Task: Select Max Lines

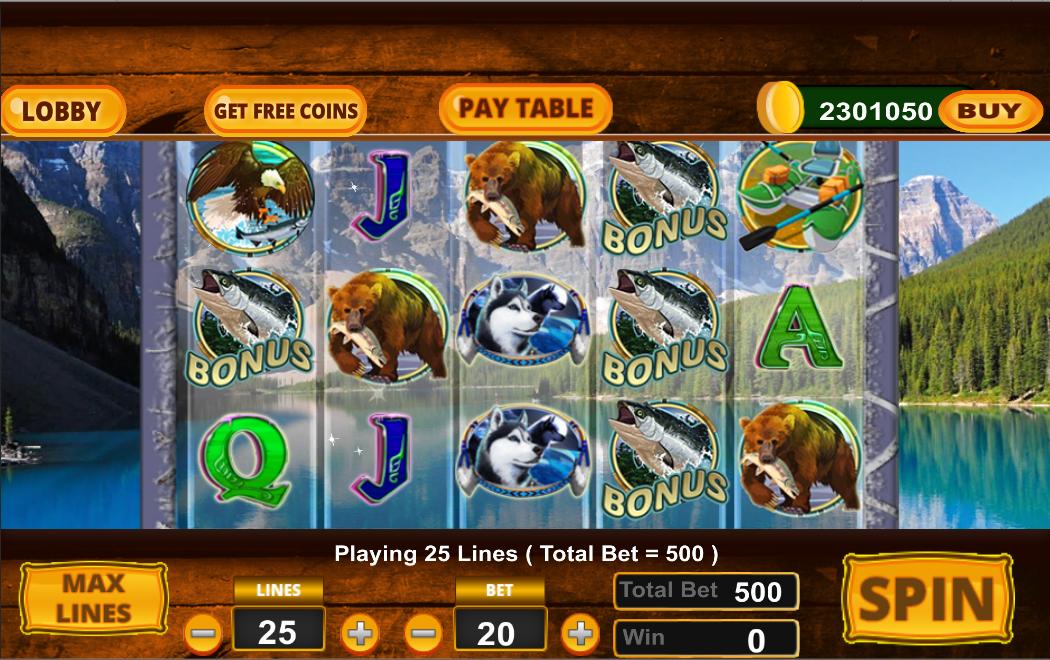Action: point(95,598)
